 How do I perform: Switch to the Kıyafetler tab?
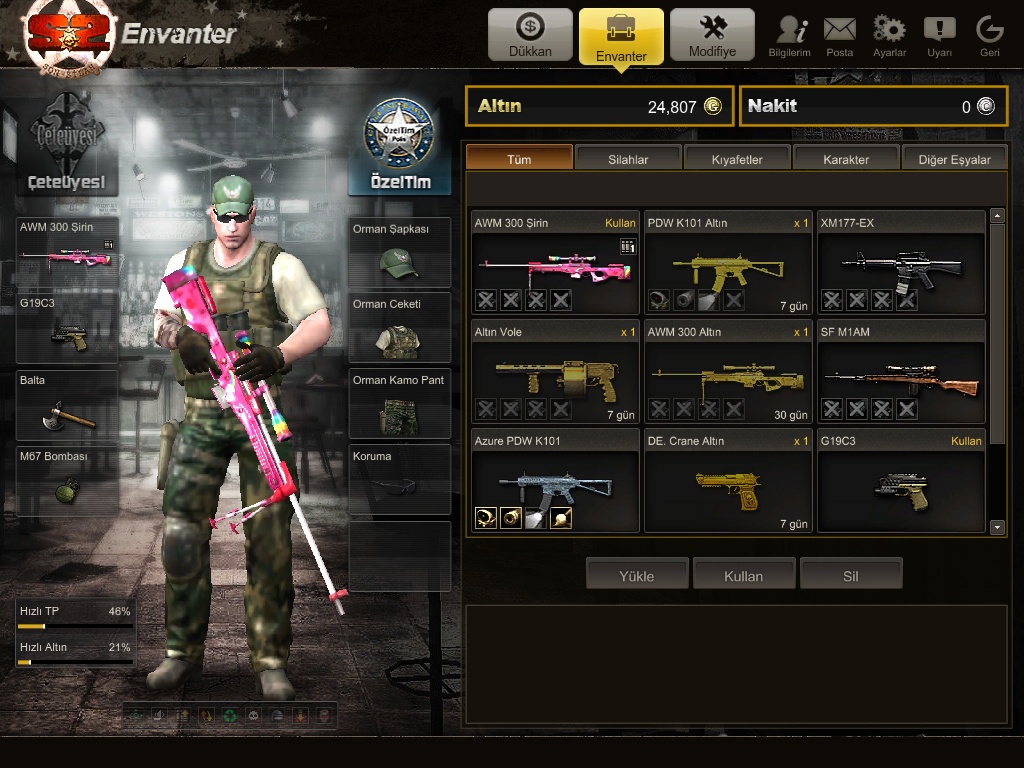[737, 159]
